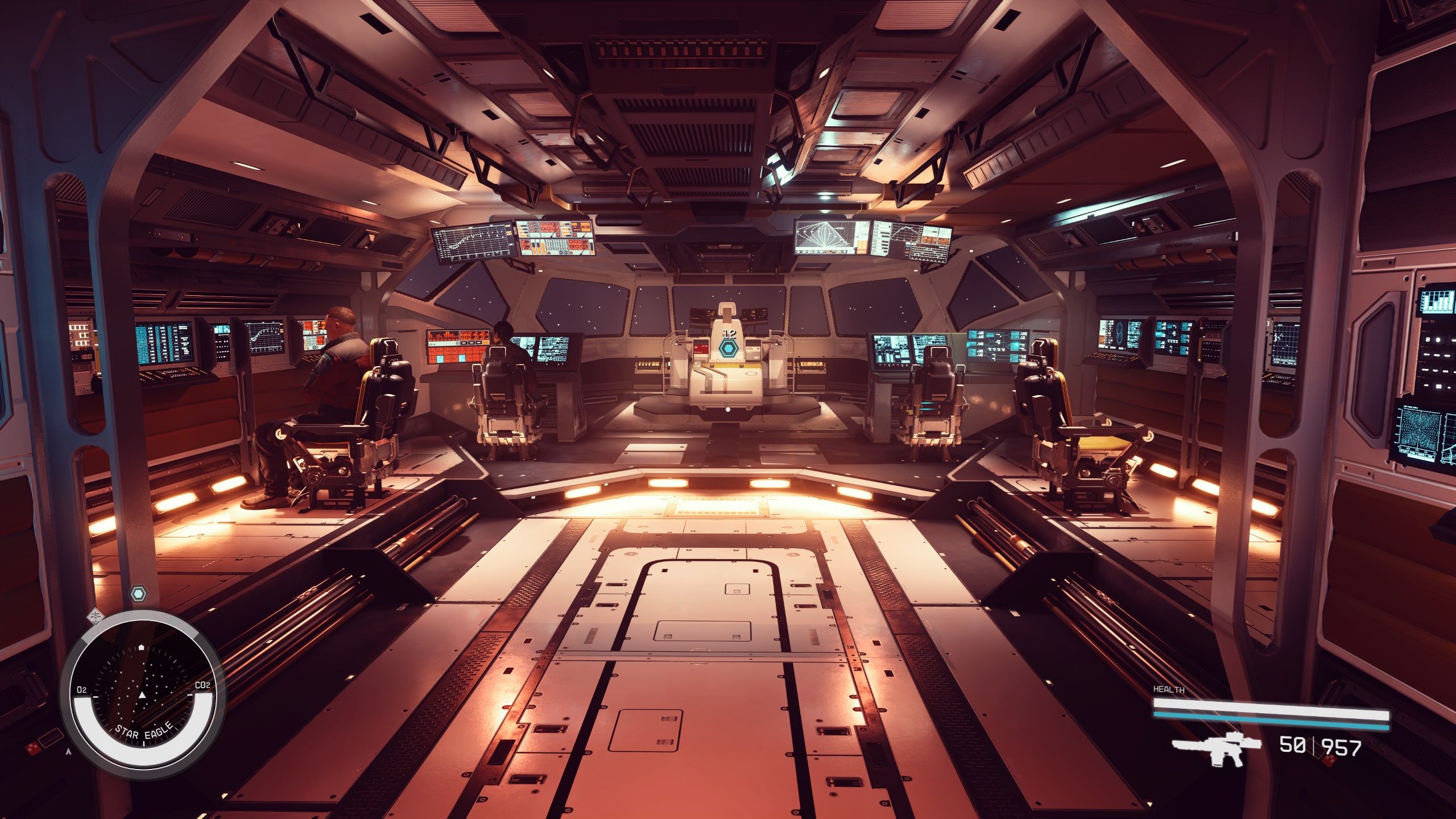Click the CO2 indicator on the compass
The image size is (1456, 819).
pos(202,685)
